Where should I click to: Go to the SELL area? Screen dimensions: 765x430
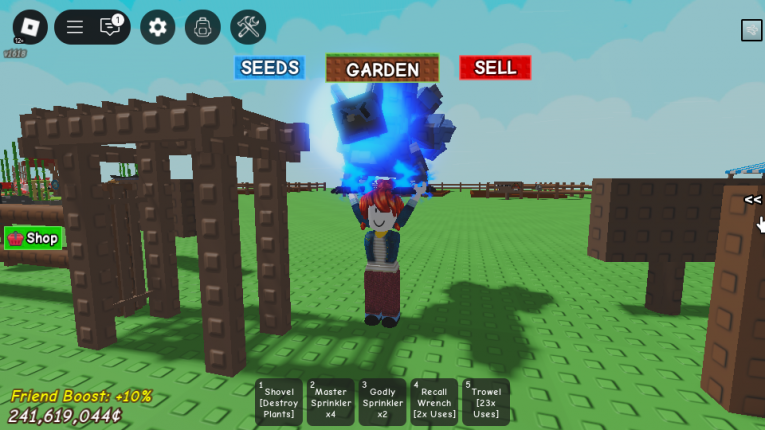495,68
